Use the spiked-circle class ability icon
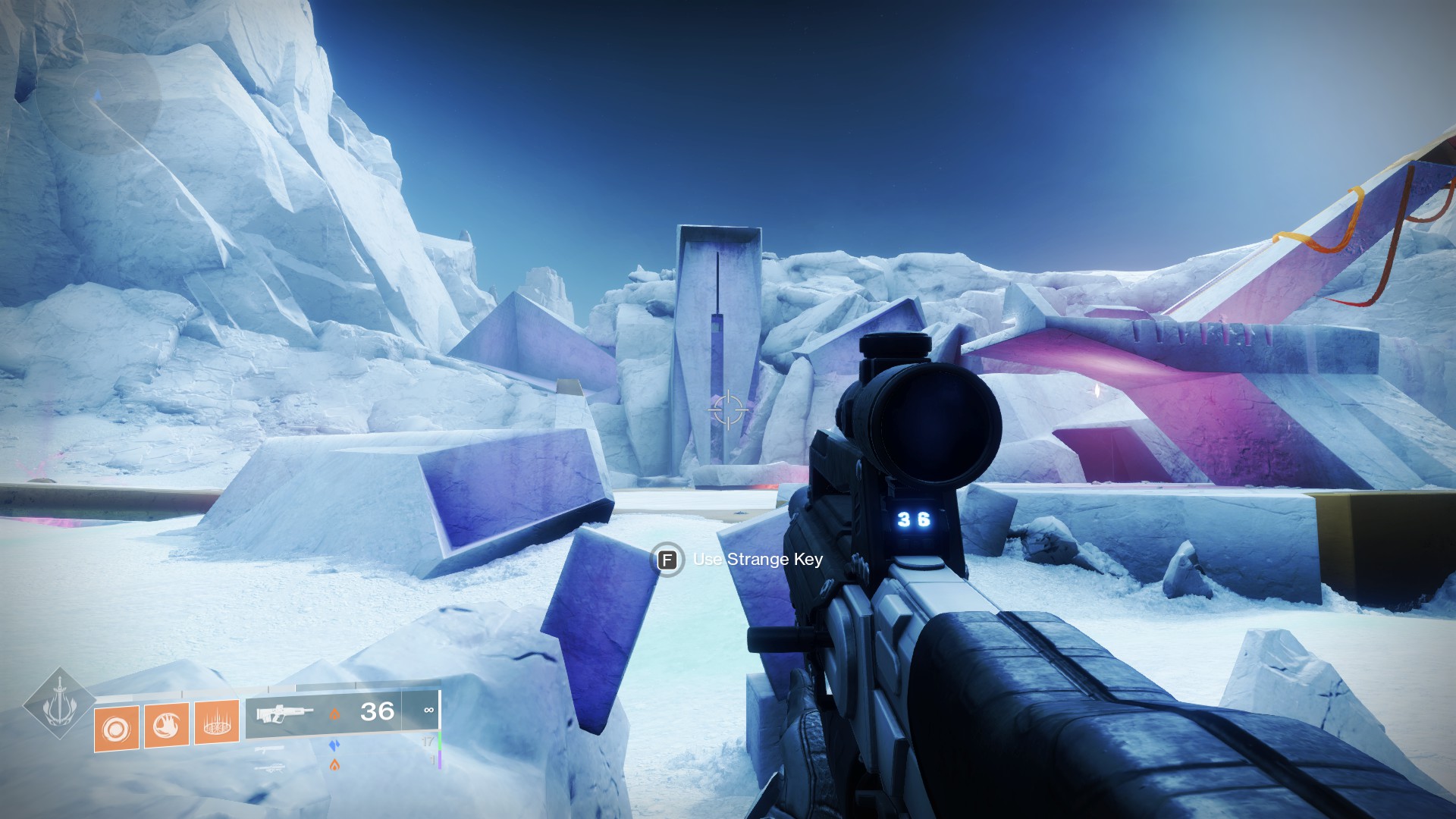Screen dimensions: 1456x819 [217, 723]
